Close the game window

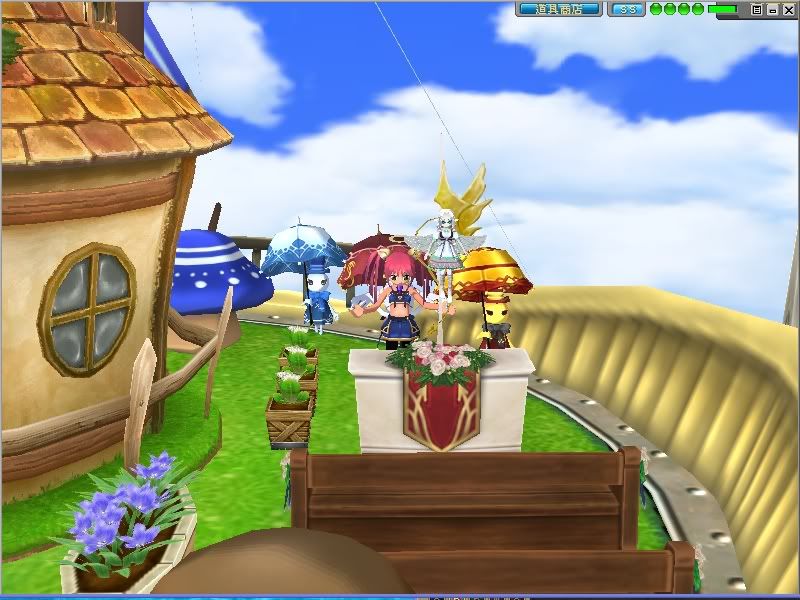point(787,9)
